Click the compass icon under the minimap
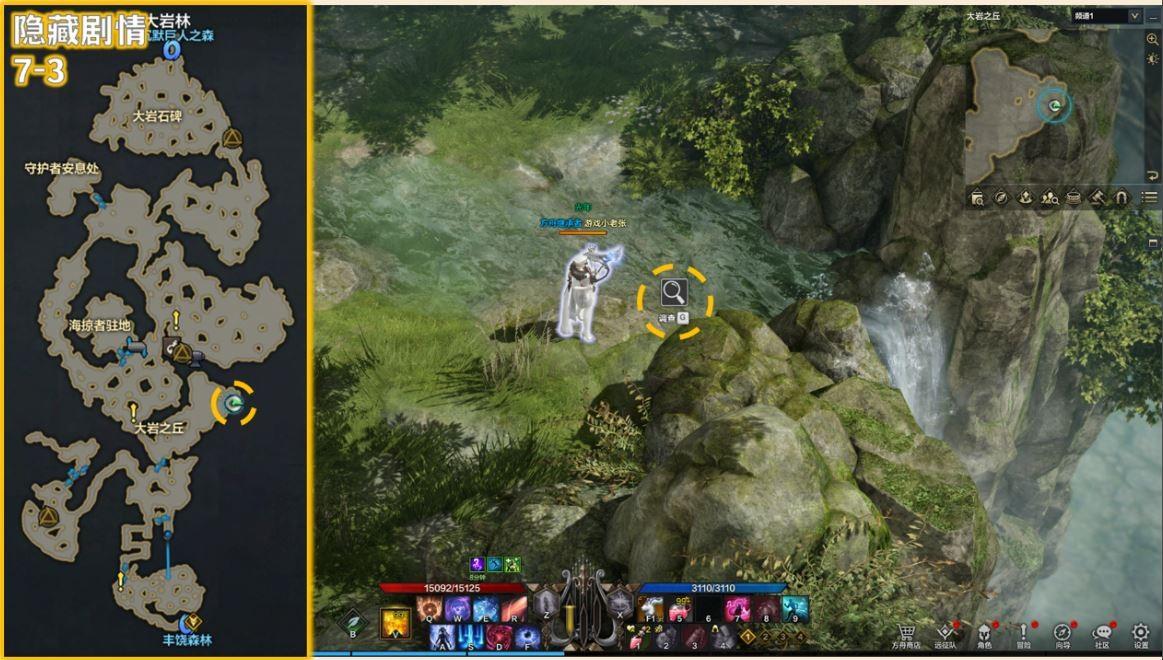 pyautogui.click(x=1000, y=197)
